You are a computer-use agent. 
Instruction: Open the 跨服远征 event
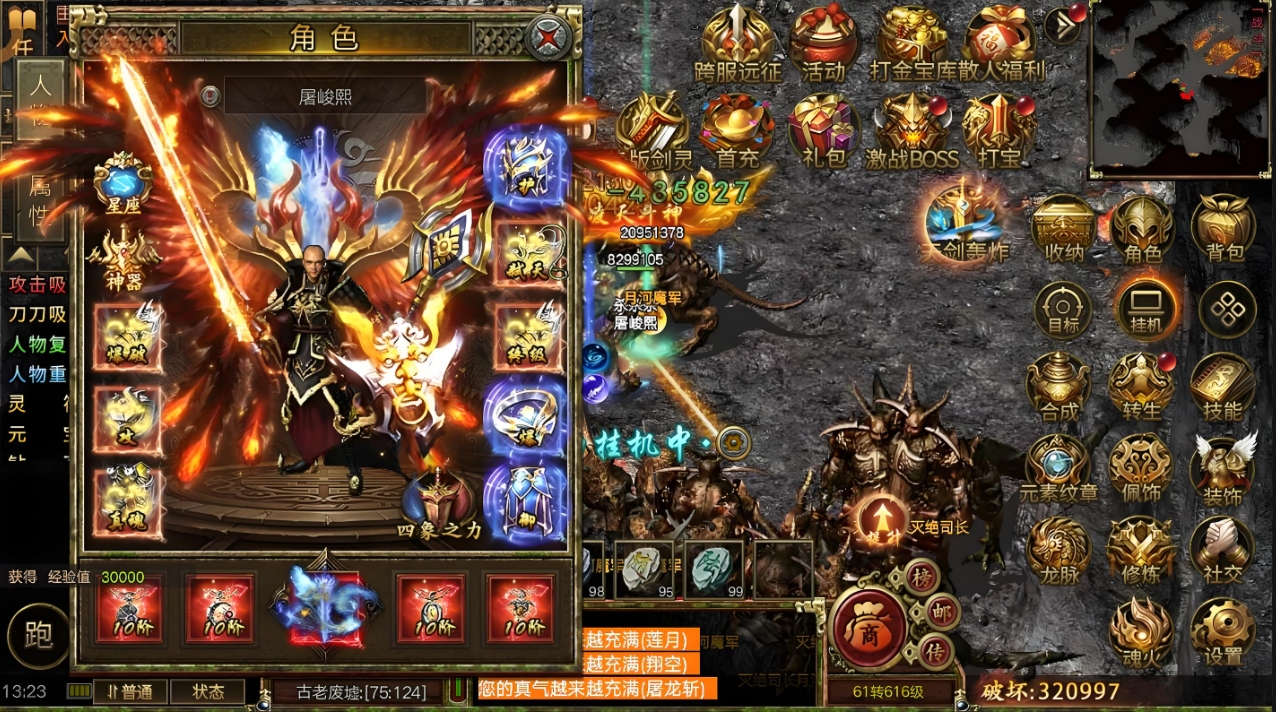coord(737,43)
